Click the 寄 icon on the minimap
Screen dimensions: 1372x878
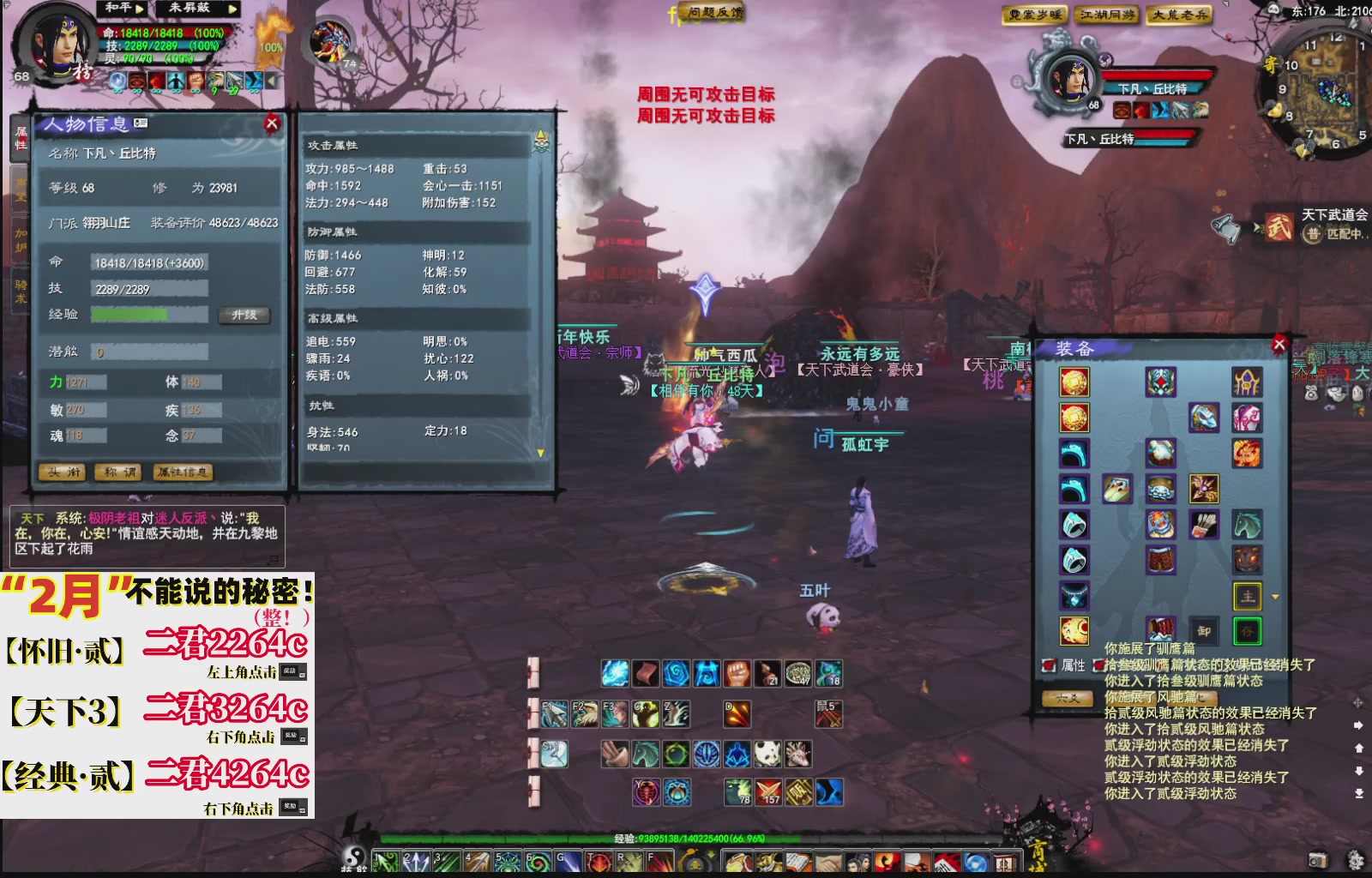[1271, 63]
